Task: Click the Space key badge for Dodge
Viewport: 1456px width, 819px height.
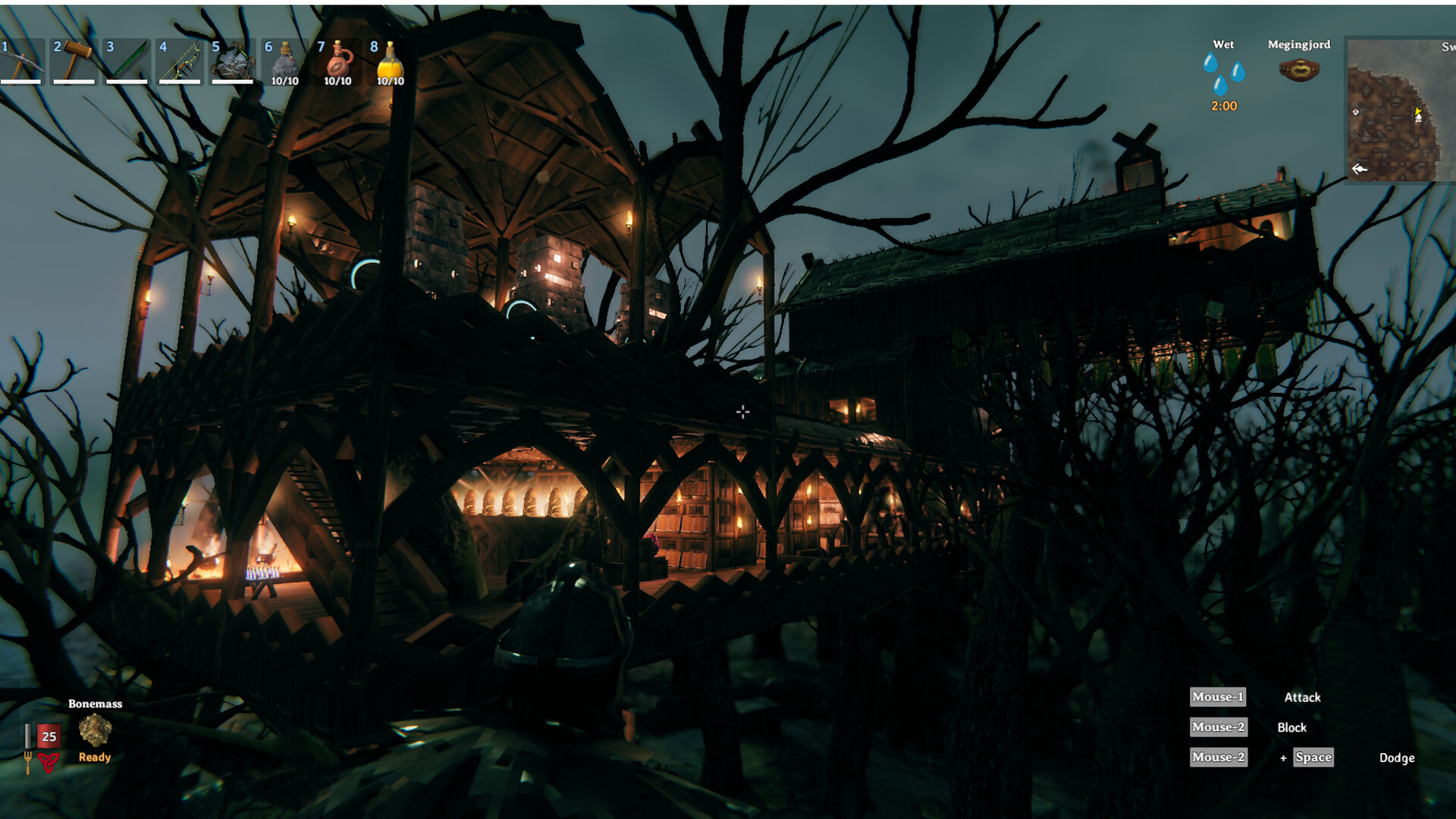Action: 1312,758
